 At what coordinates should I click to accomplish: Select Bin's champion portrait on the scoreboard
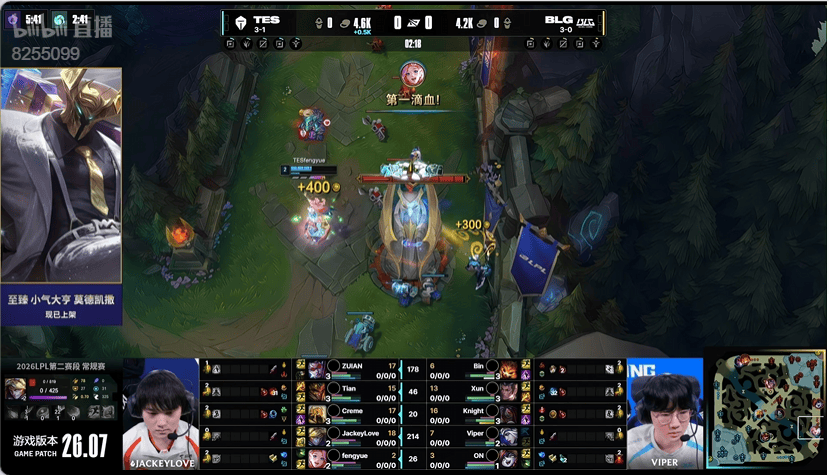(507, 367)
